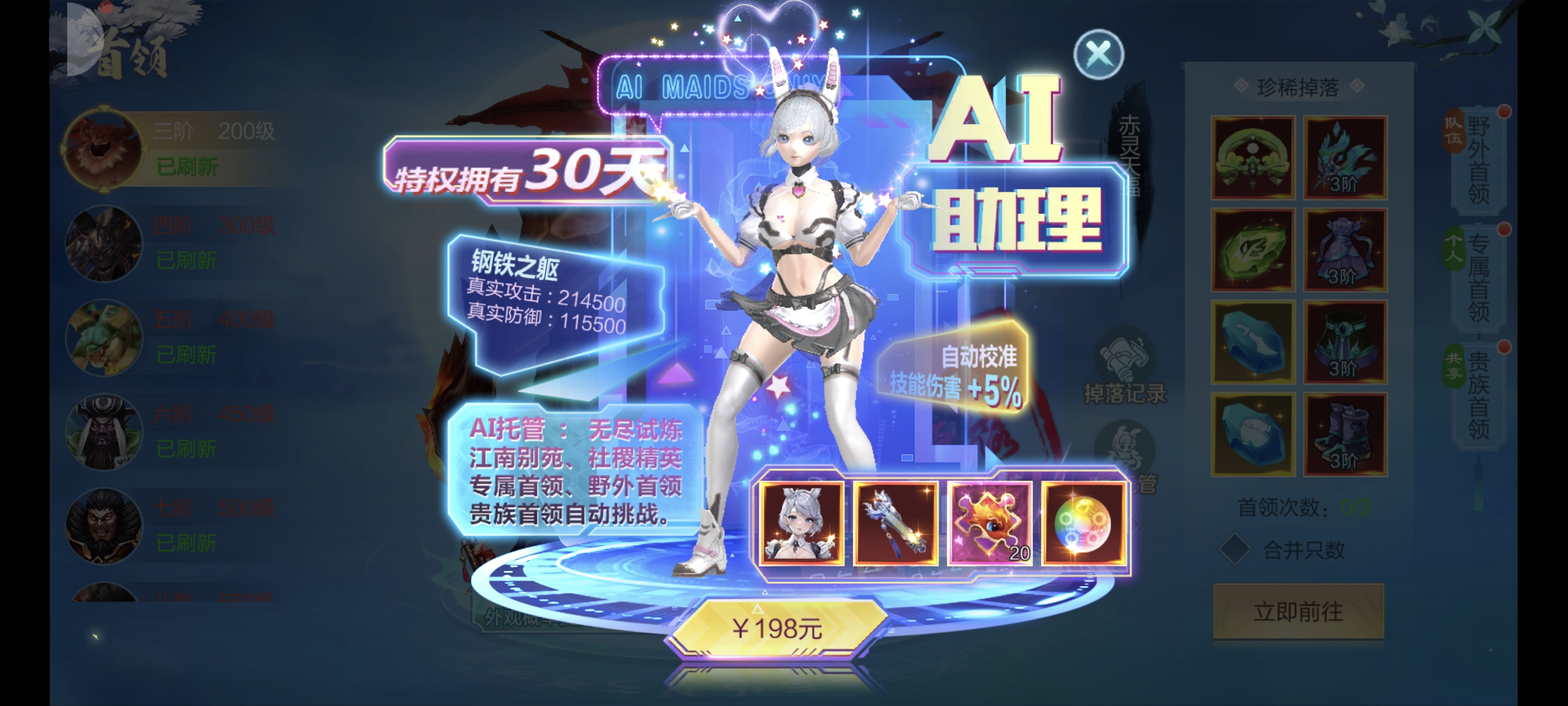The height and width of the screenshot is (706, 1568).
Task: Toggle the 合并只数 checkbox
Action: pos(1234,550)
